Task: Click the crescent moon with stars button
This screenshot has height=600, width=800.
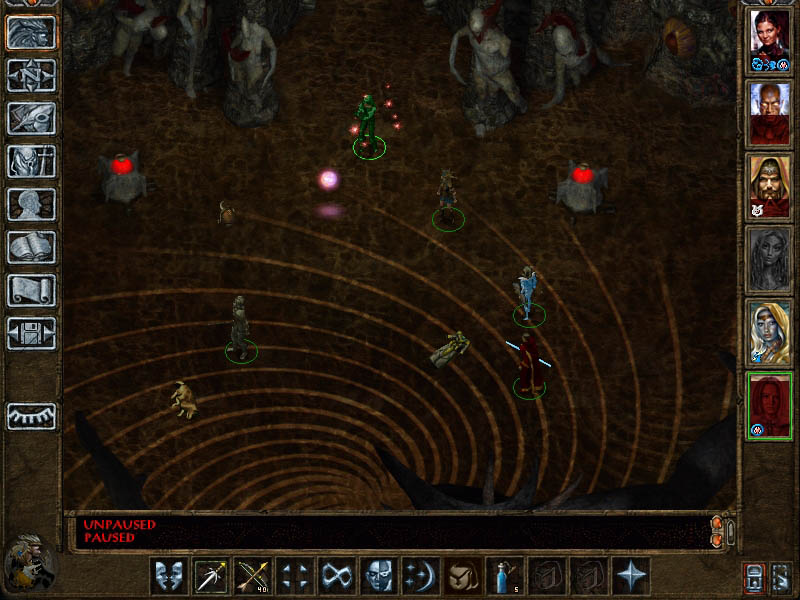Action: tap(420, 576)
